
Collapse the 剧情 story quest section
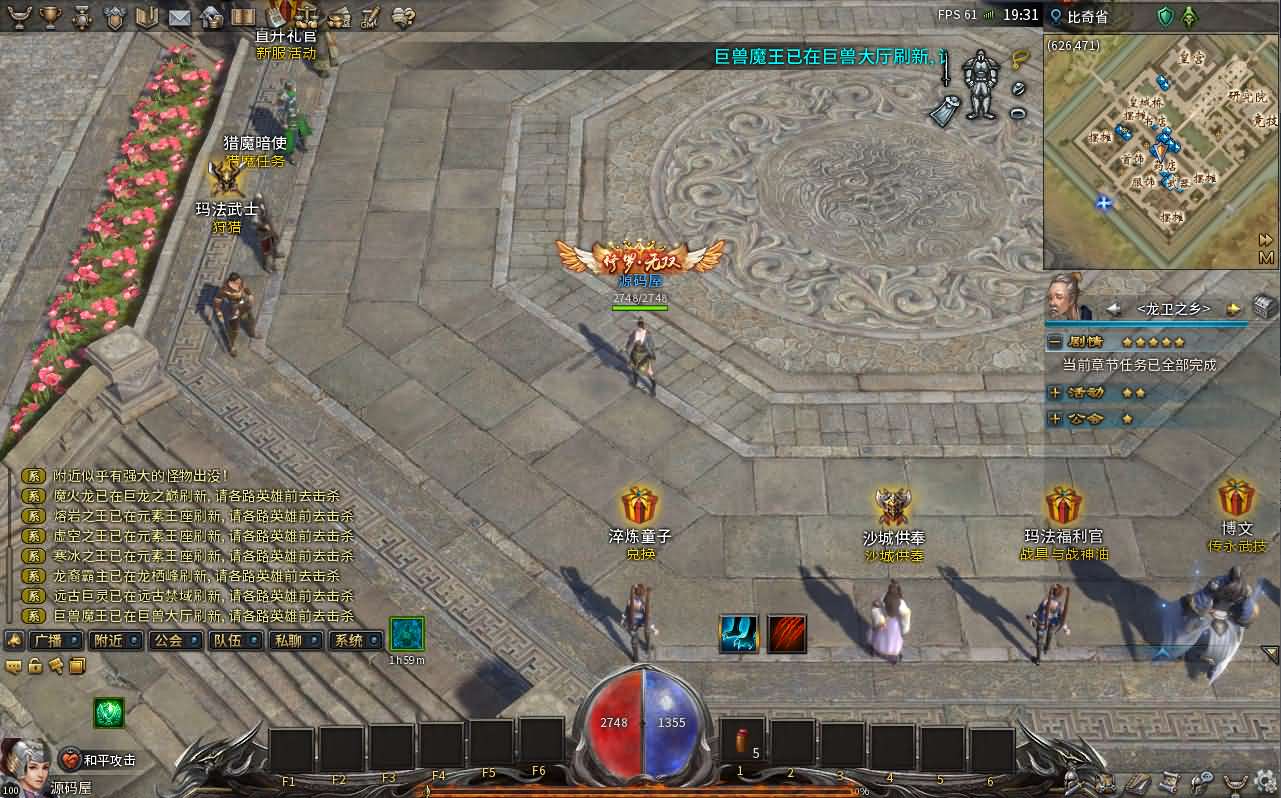1055,341
